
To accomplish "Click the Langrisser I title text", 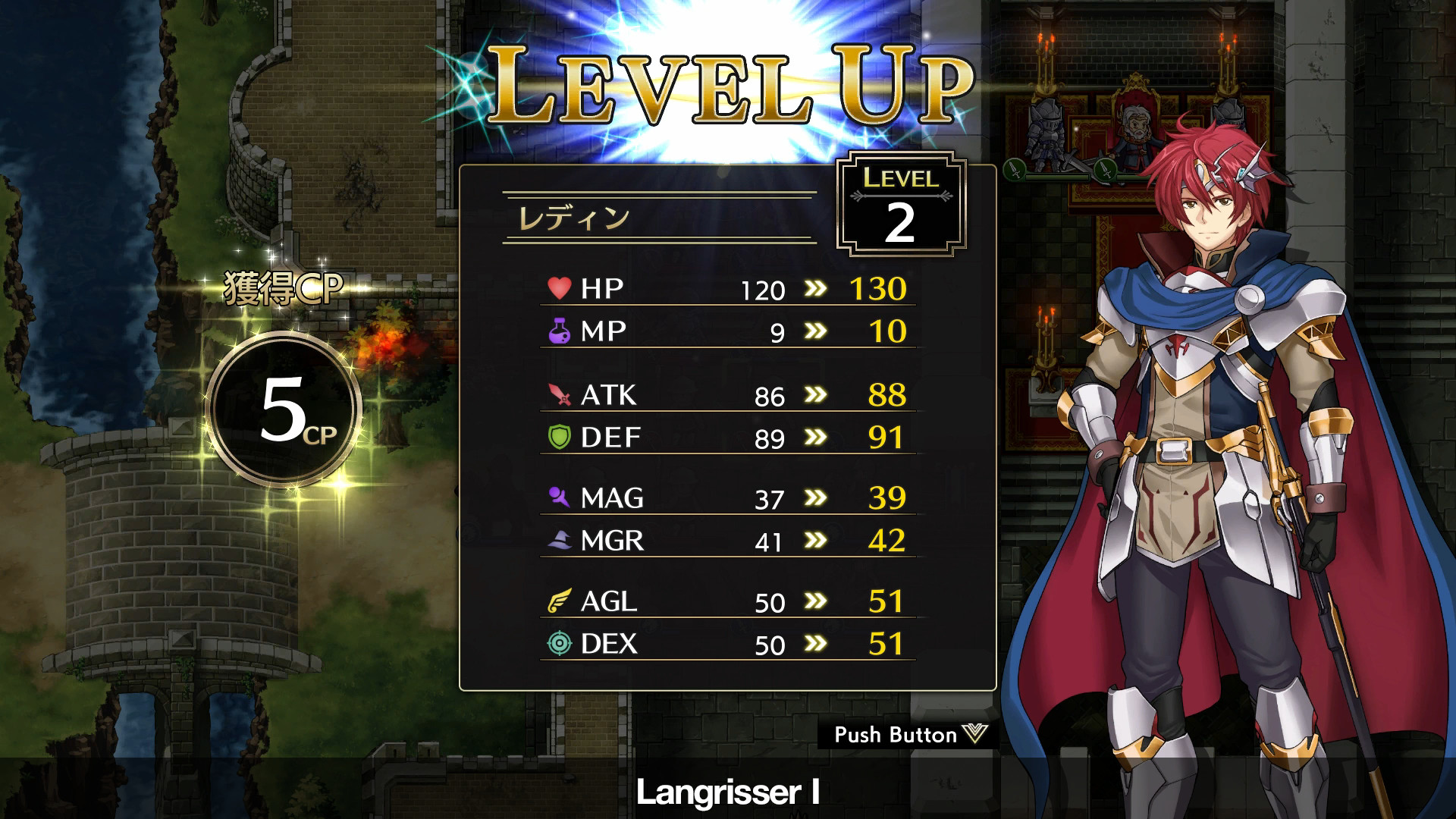I will [727, 792].
